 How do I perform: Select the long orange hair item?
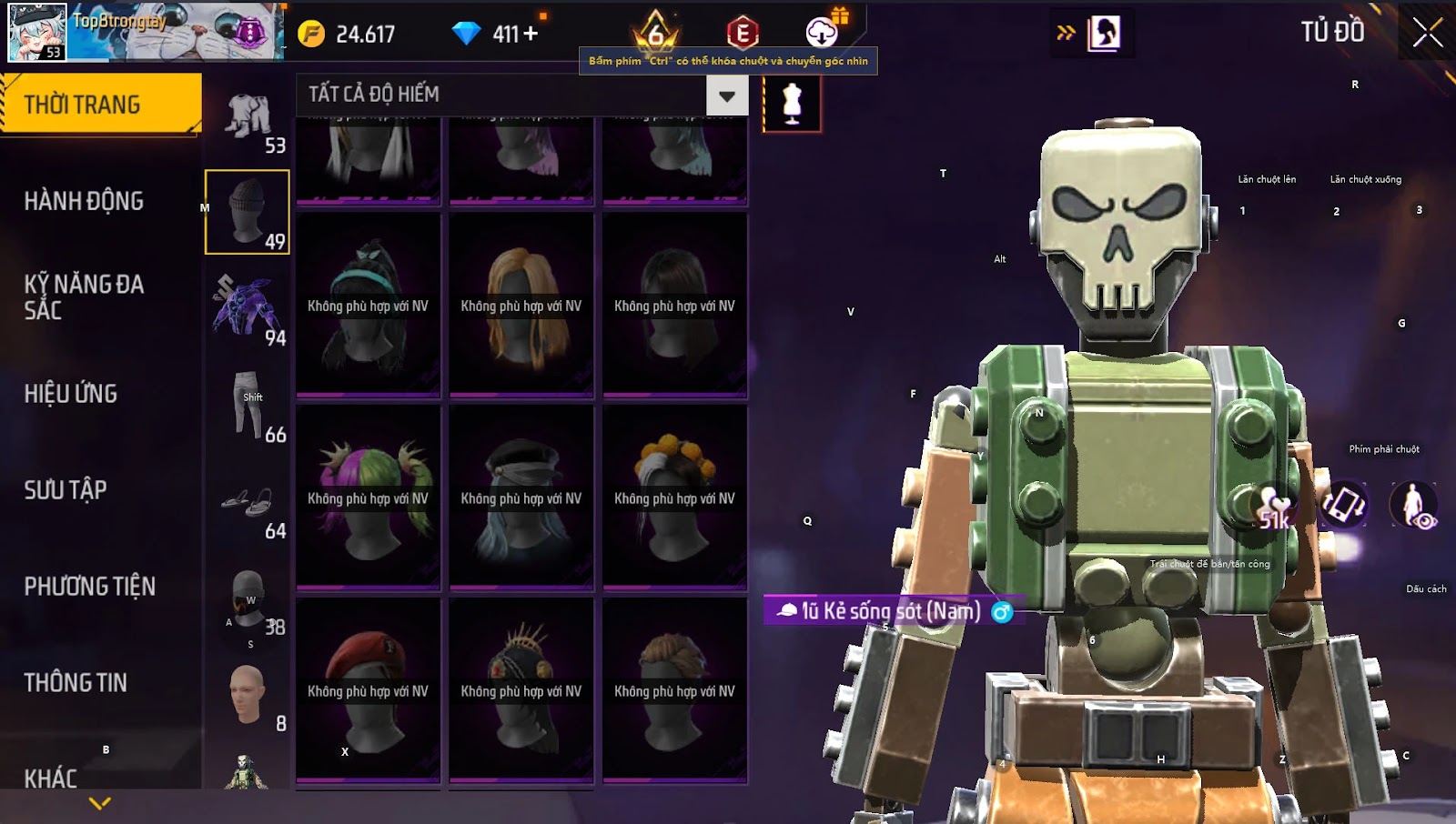[521, 305]
